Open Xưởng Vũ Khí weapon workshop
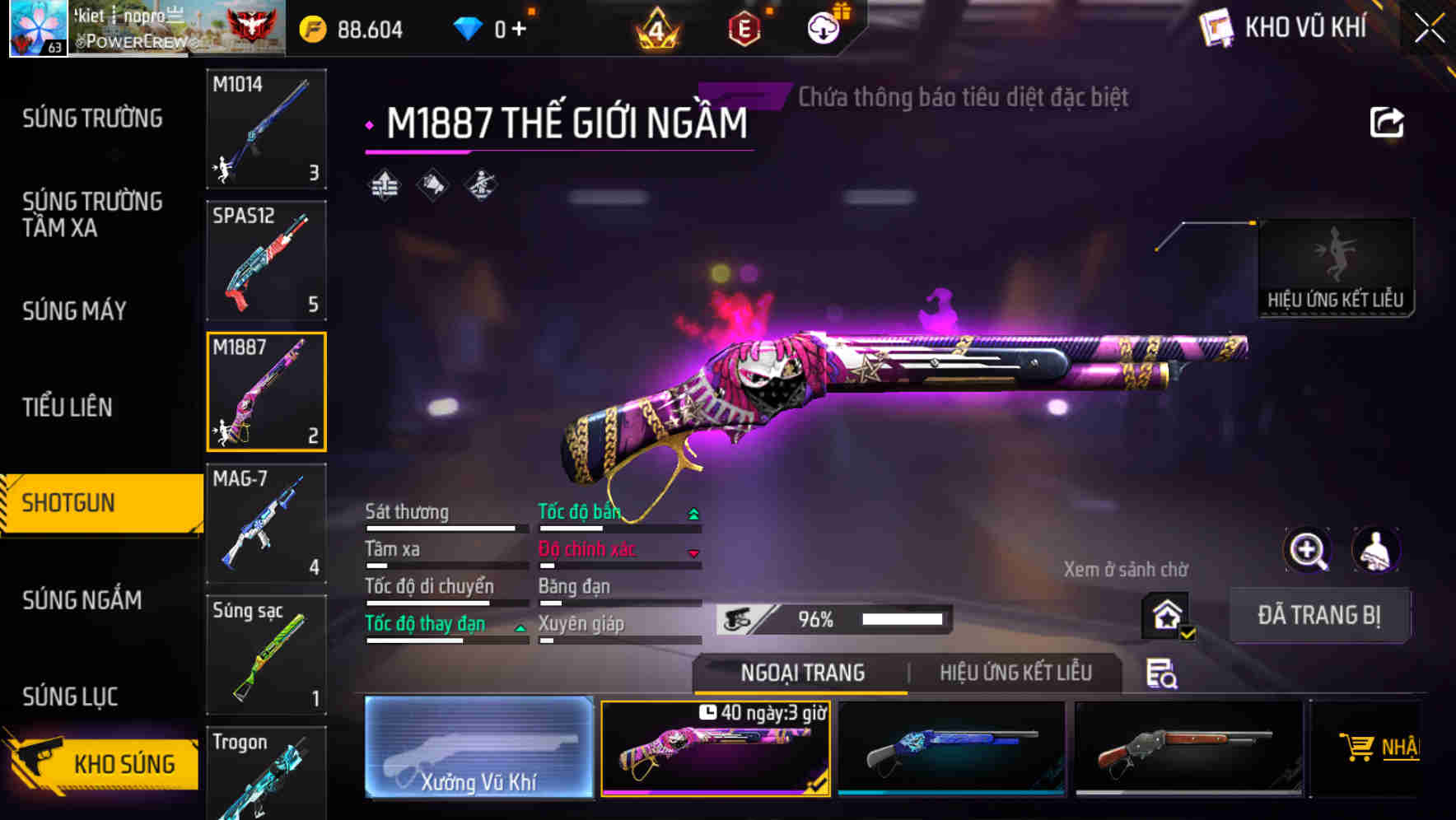 (x=478, y=748)
